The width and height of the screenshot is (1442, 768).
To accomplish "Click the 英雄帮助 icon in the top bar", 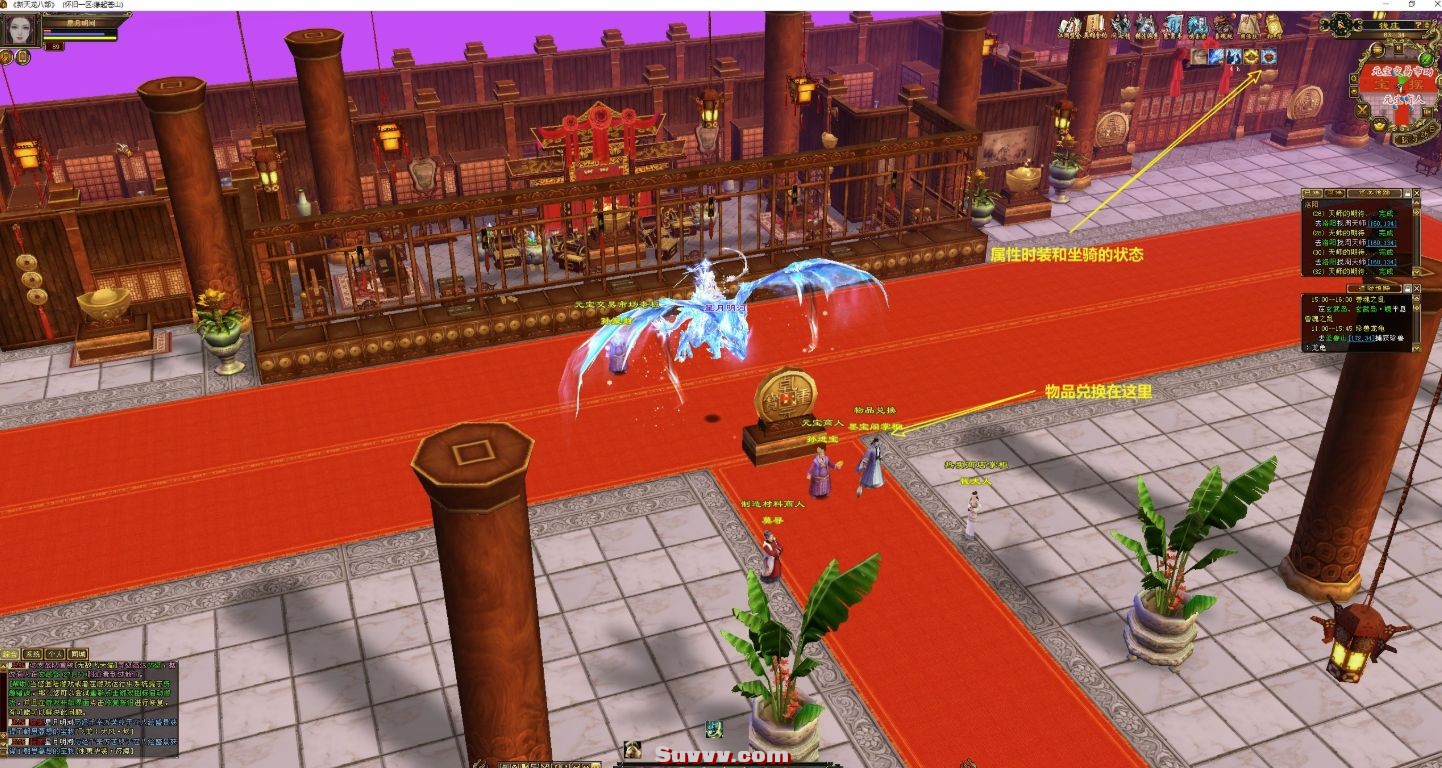I will (1095, 26).
